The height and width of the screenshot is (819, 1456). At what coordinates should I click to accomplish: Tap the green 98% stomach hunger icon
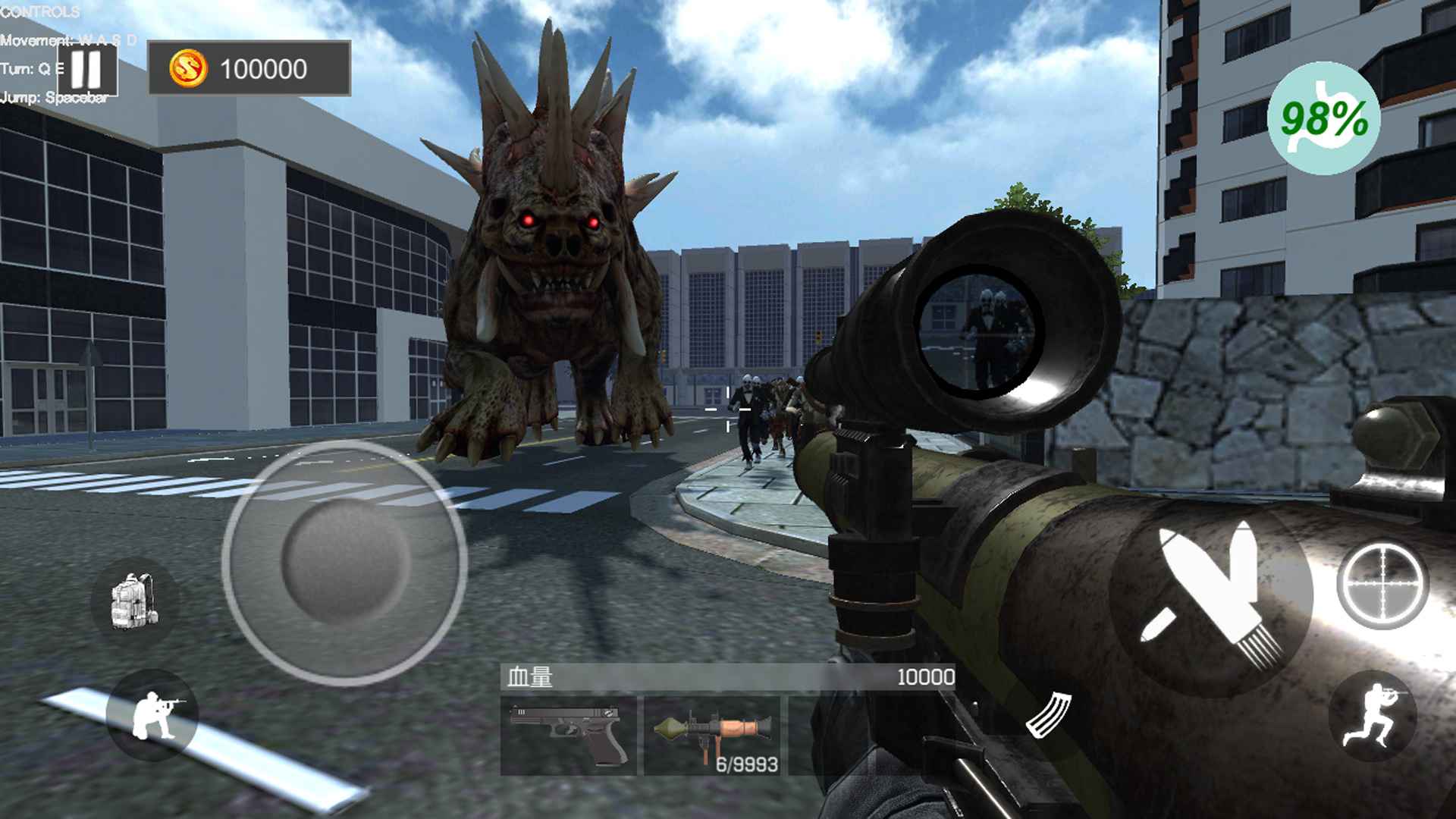[1323, 118]
